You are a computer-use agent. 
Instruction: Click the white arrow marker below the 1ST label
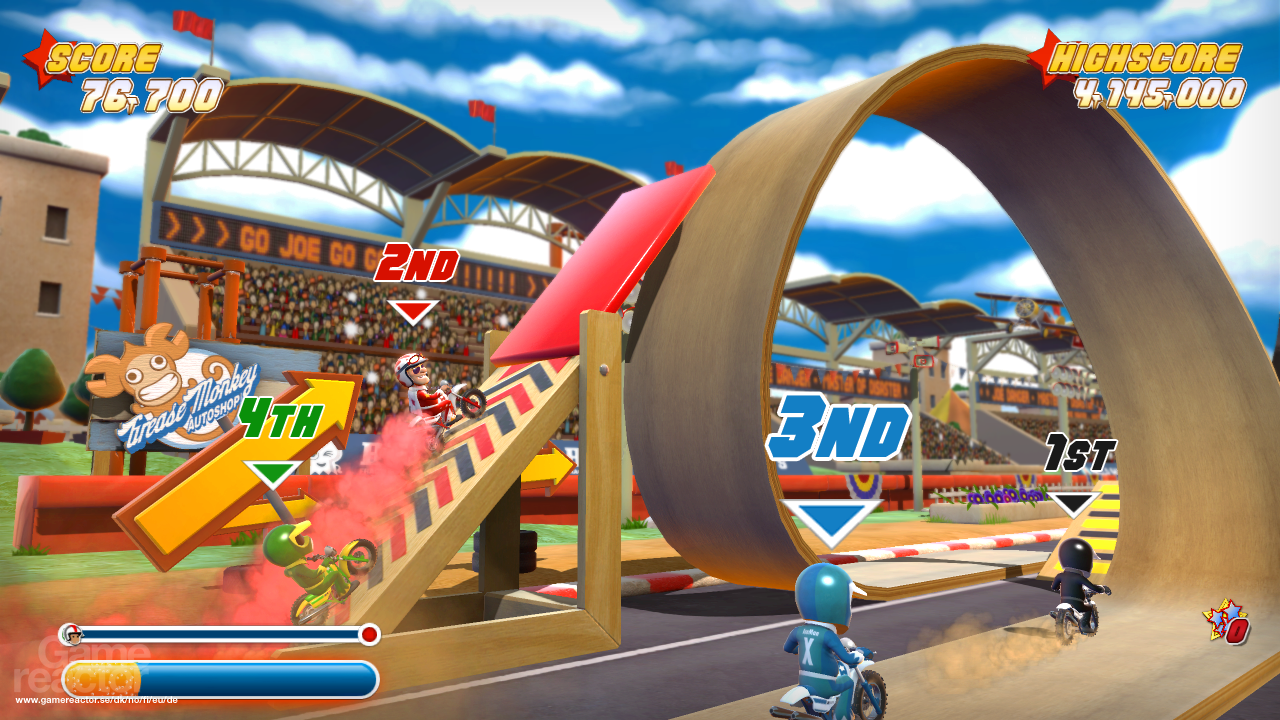1075,500
